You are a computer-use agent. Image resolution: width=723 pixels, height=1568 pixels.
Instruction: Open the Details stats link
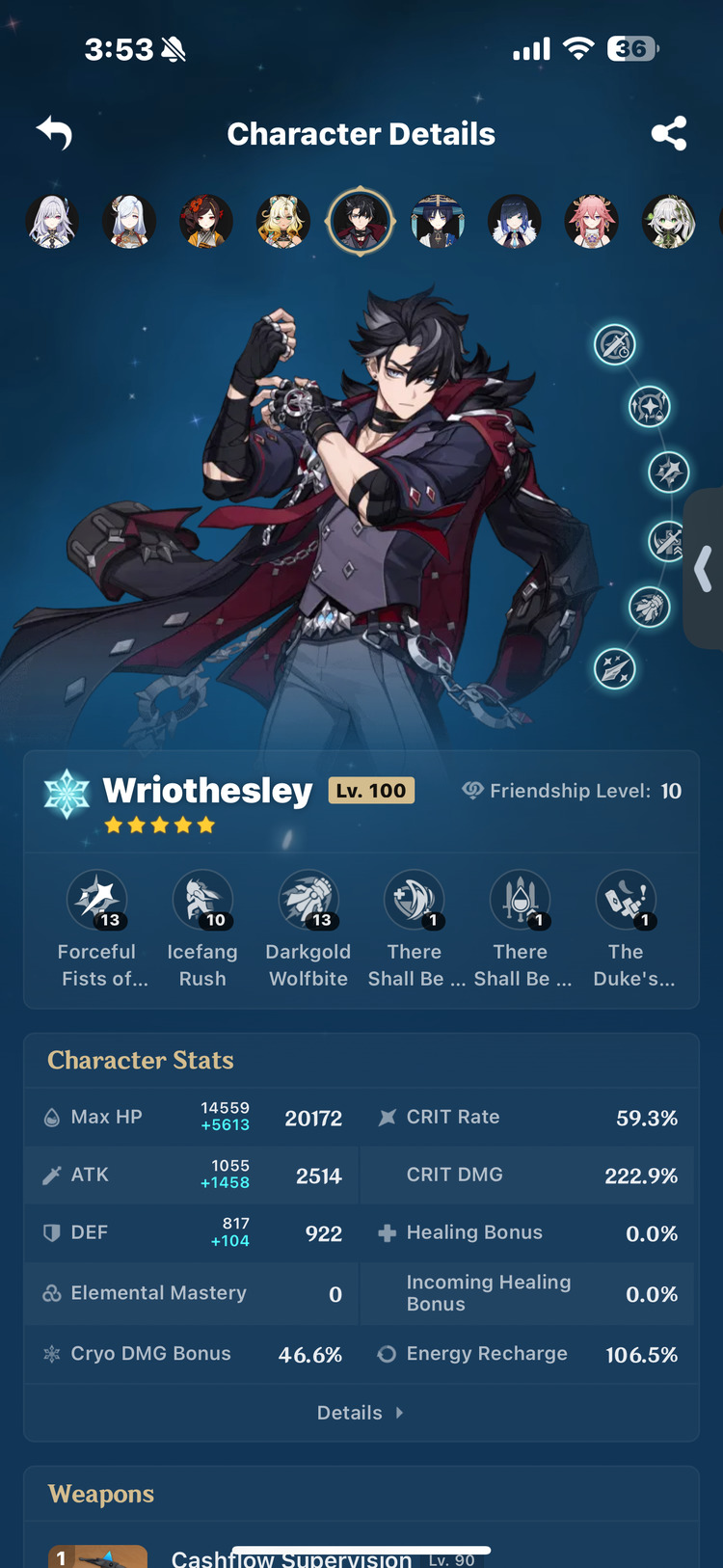[x=361, y=1413]
